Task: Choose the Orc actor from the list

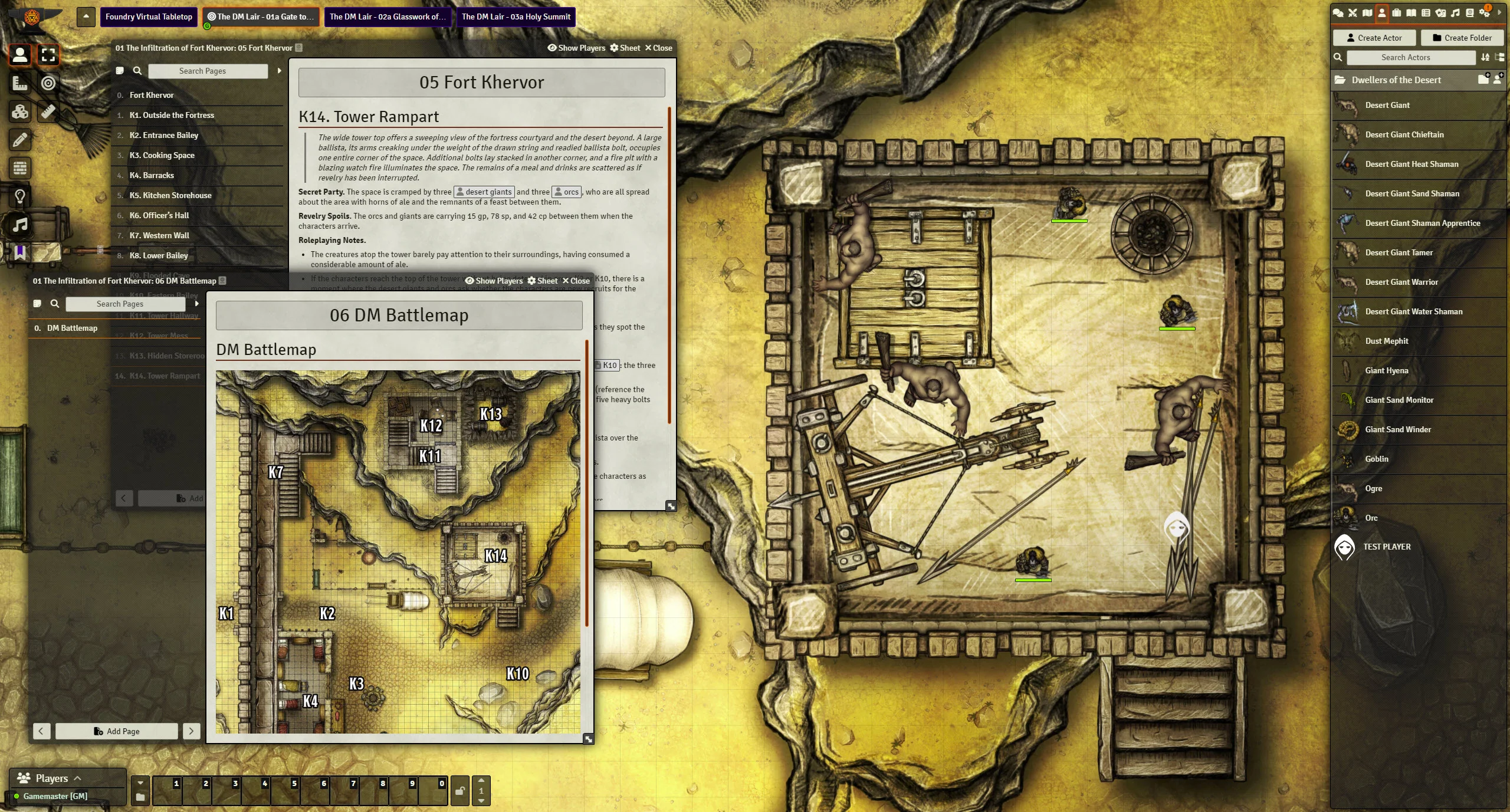Action: point(1371,518)
